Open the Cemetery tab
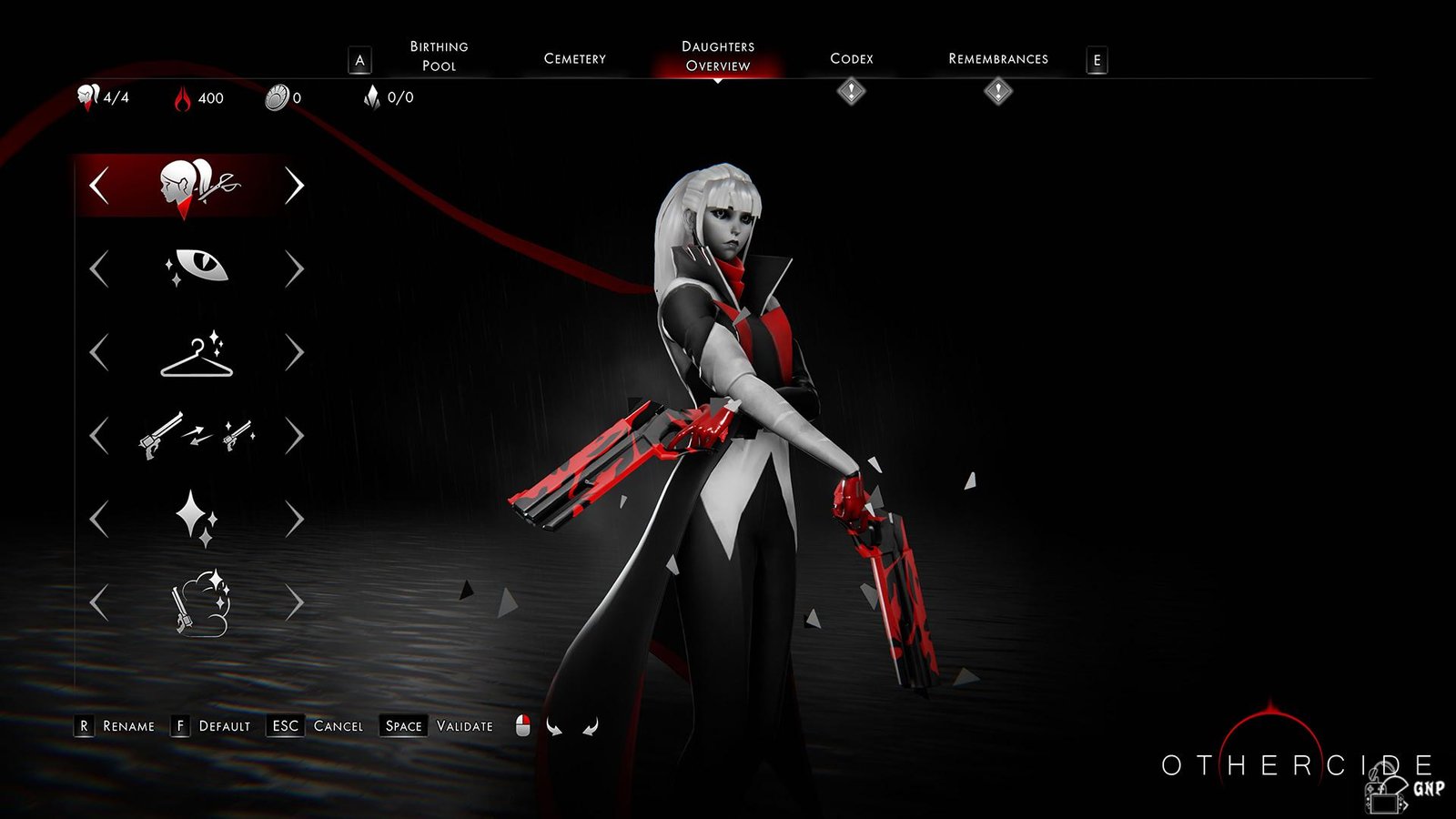This screenshot has width=1456, height=819. pos(574,59)
